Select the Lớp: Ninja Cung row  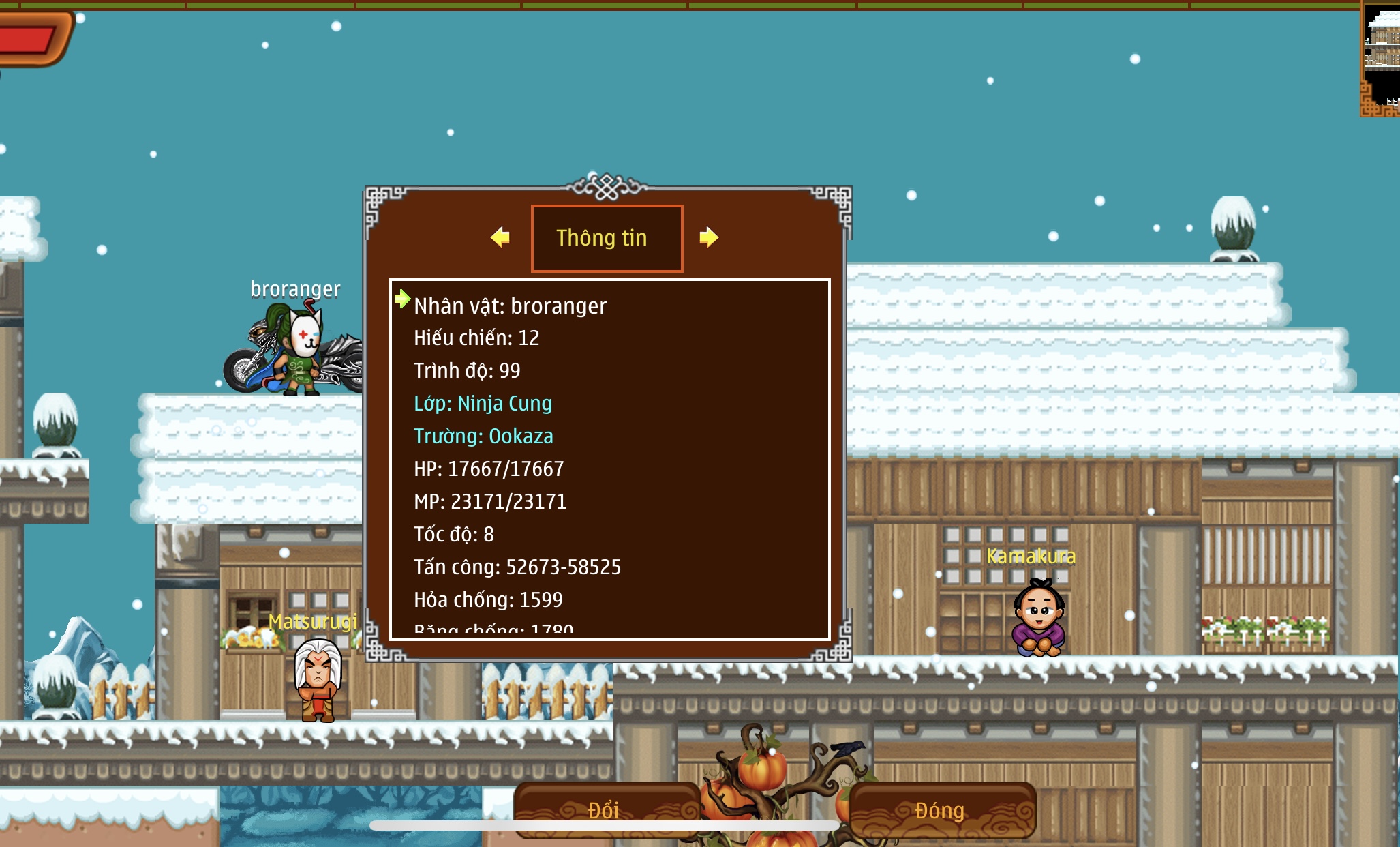[x=483, y=403]
